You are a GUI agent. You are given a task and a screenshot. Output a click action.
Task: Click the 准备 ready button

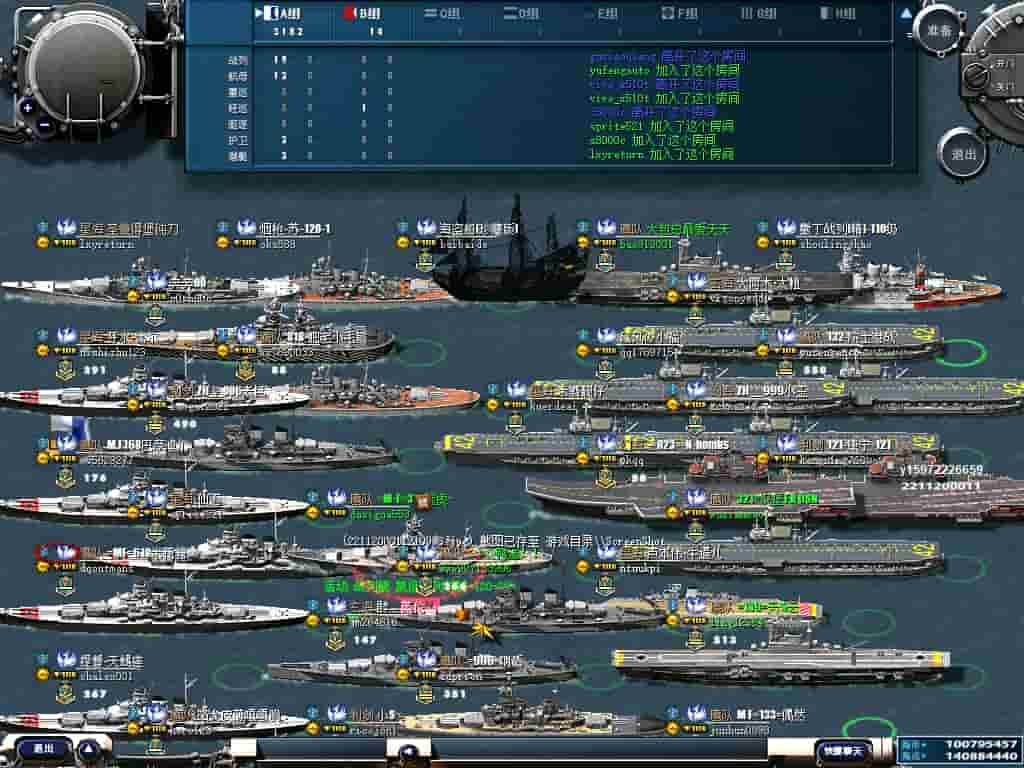[938, 29]
